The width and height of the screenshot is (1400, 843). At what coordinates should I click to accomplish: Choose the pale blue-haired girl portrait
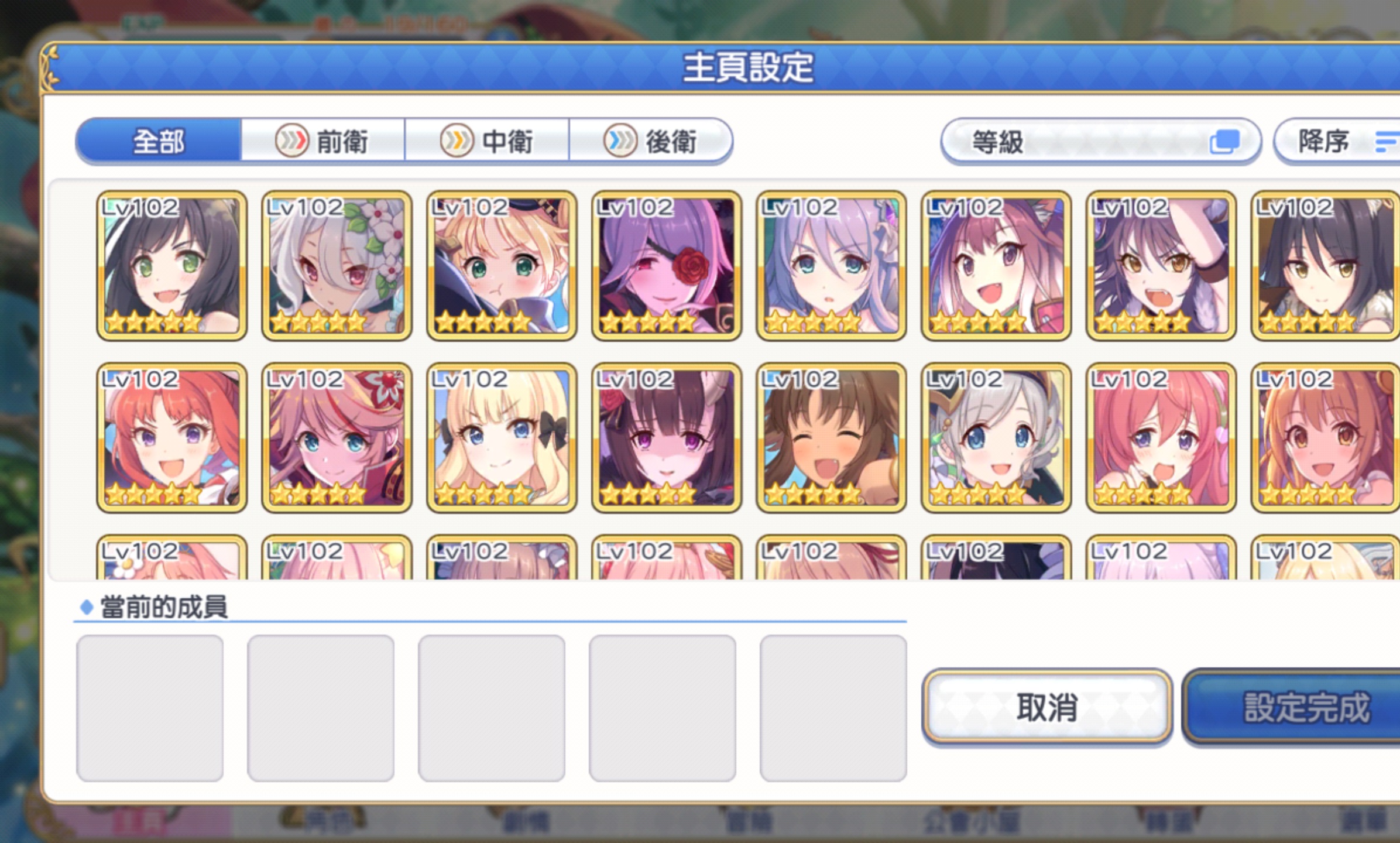point(831,266)
